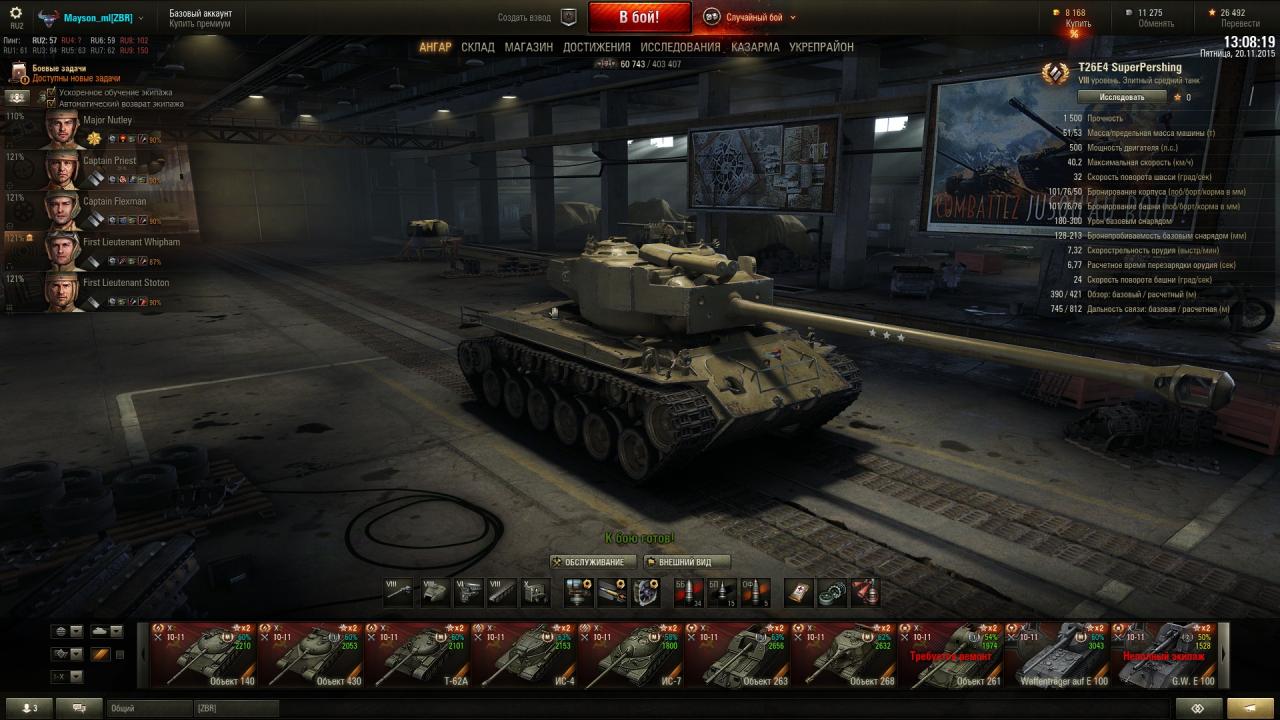Open the ВНЕШНИЙ ВИД appearance button

[x=686, y=562]
